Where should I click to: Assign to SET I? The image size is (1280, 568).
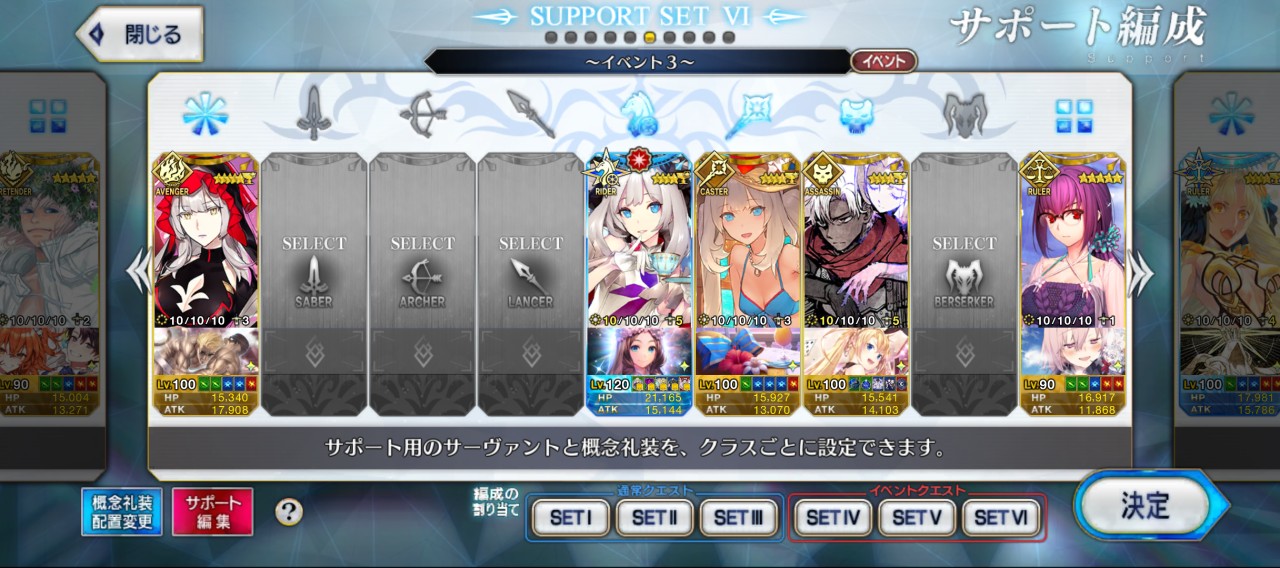click(570, 518)
